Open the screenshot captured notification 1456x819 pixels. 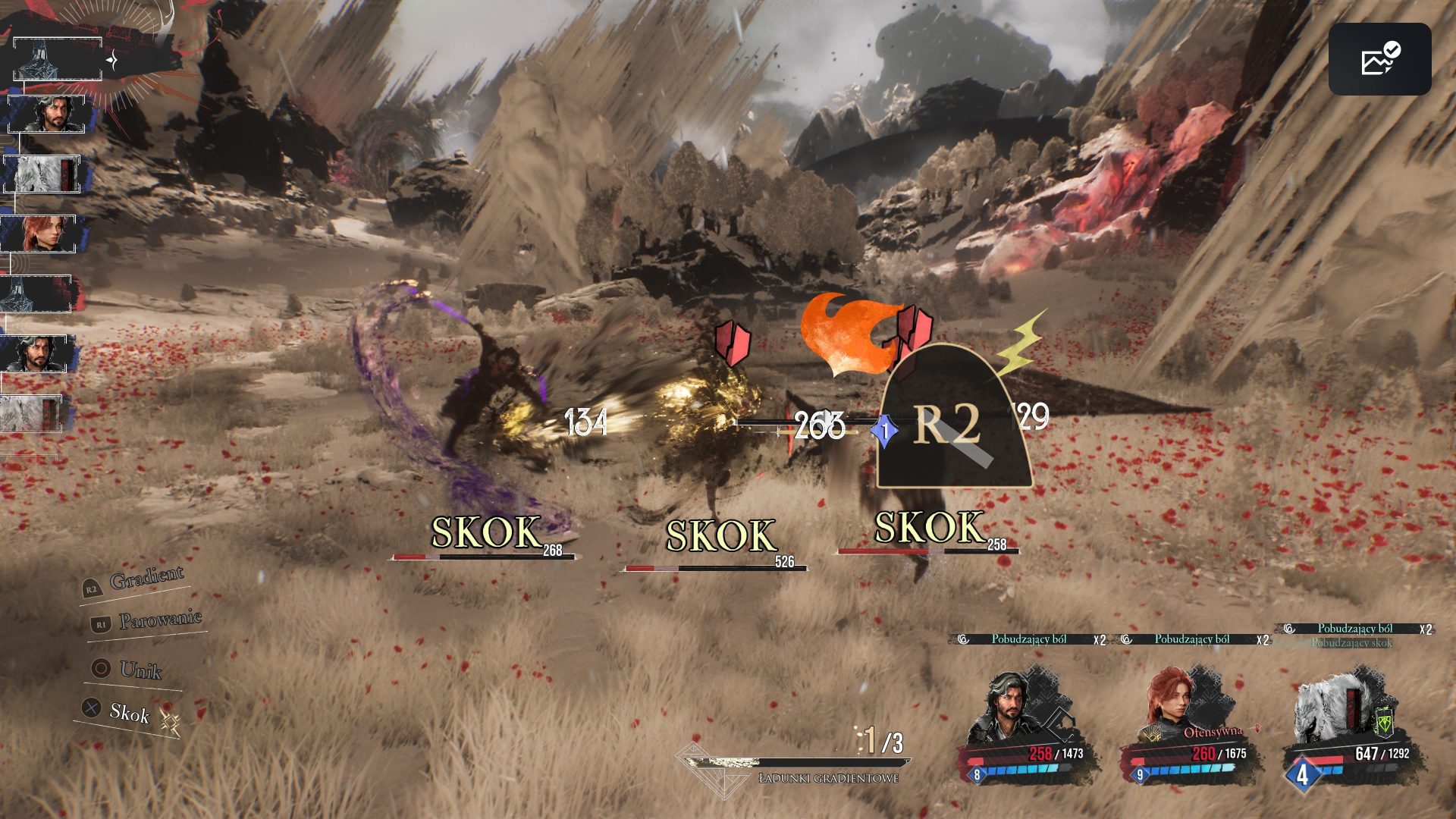(x=1379, y=59)
